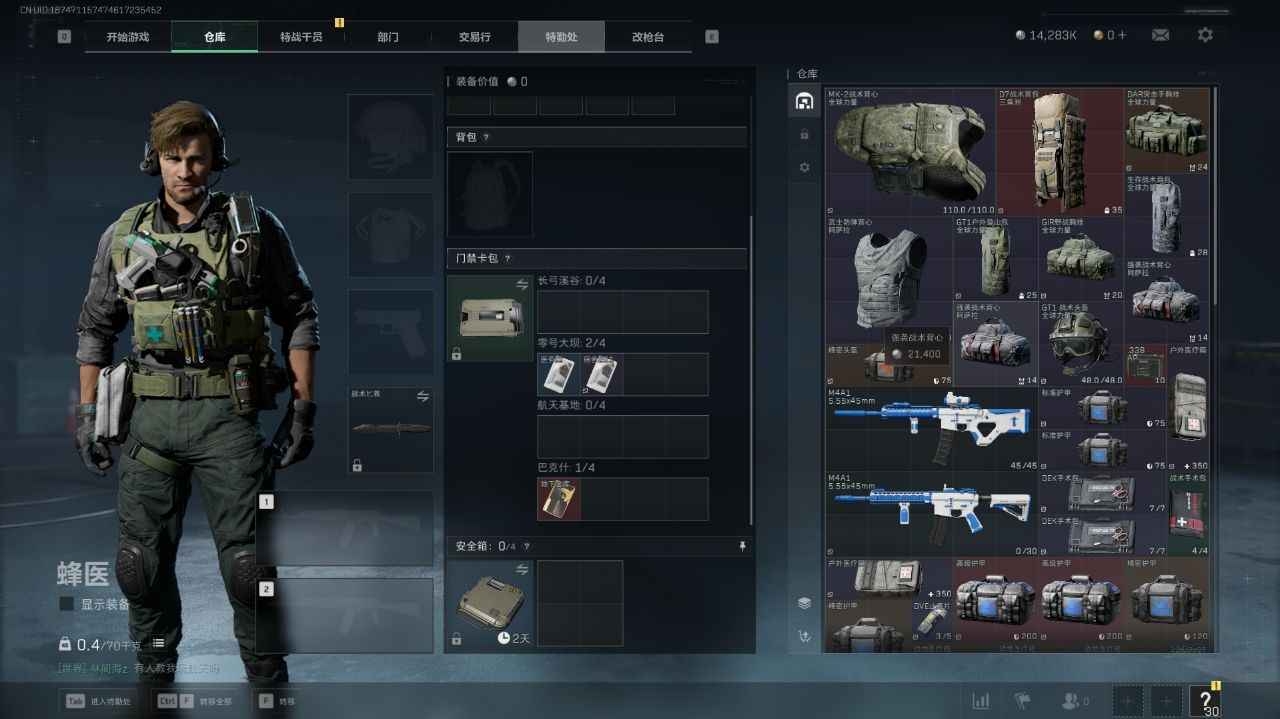This screenshot has height=719, width=1280.
Task: Switch to the 特战干员 tab
Action: [301, 37]
